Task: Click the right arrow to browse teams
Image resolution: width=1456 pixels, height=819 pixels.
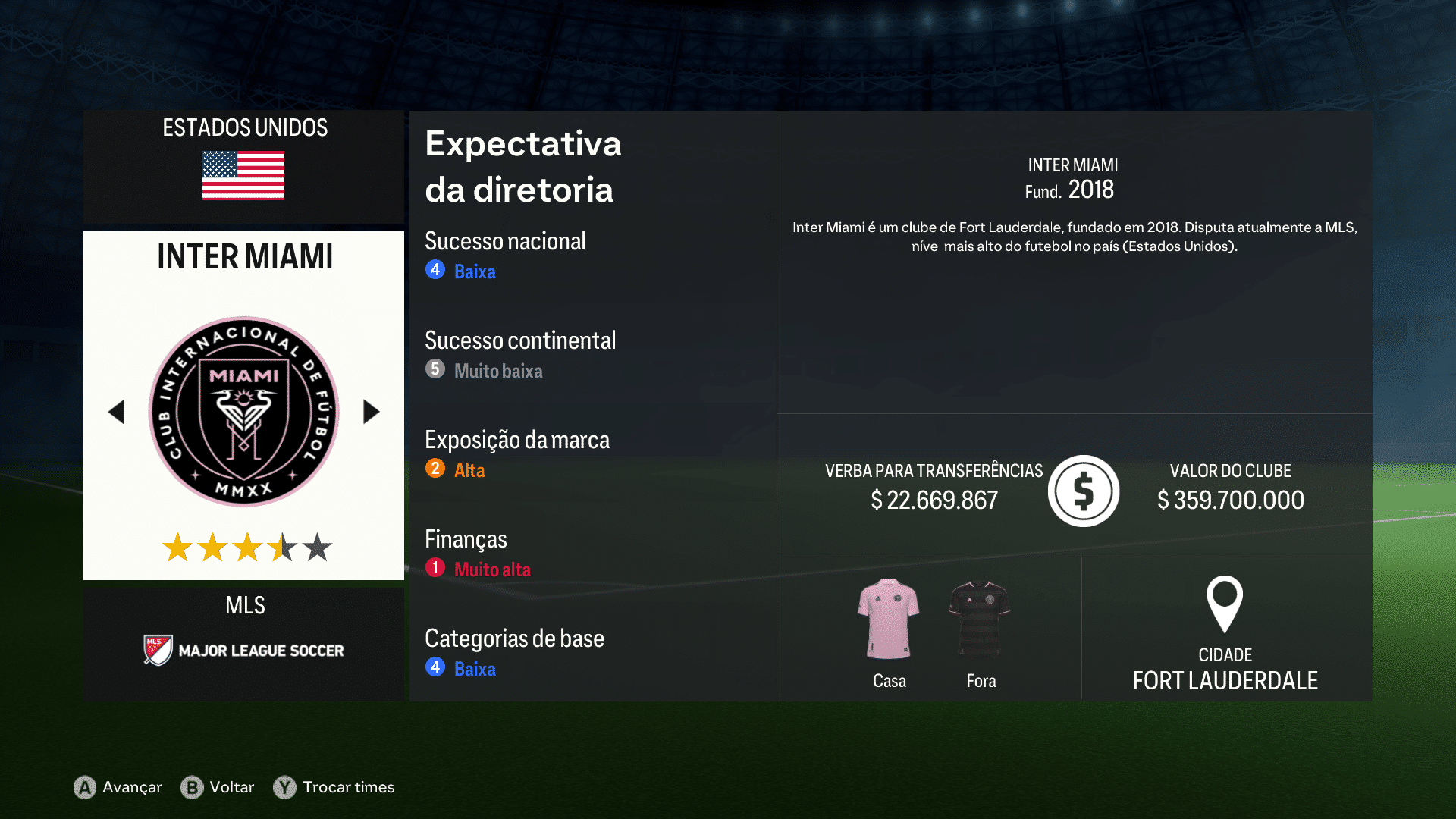Action: pyautogui.click(x=371, y=412)
